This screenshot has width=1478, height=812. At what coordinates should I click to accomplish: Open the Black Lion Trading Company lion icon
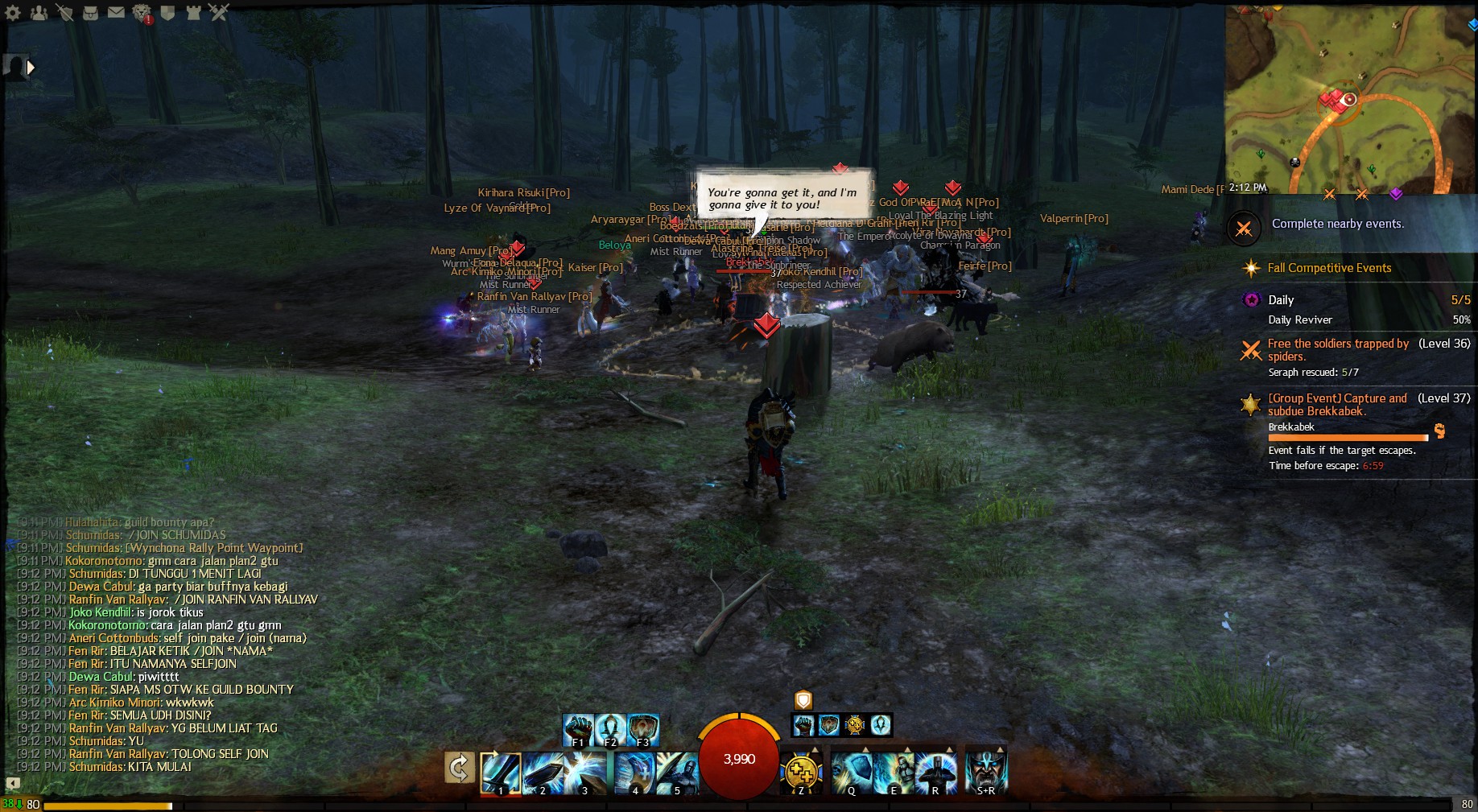(x=142, y=13)
